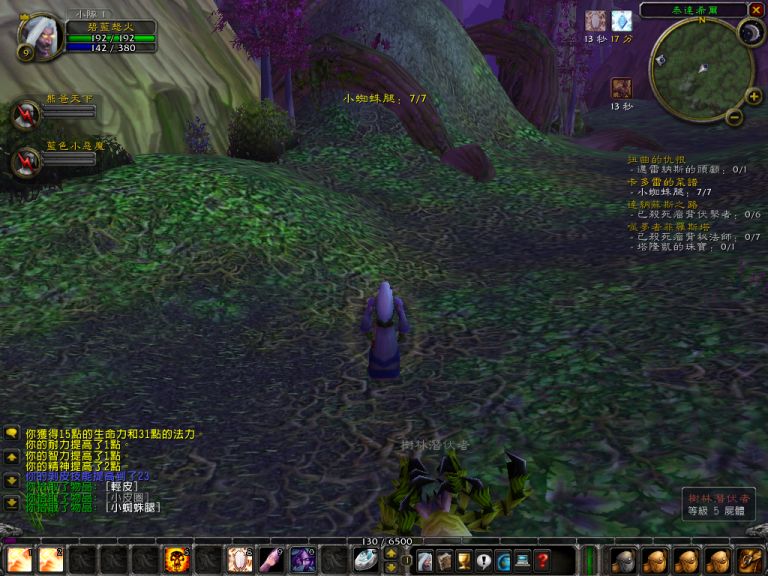Screen dimensions: 768x576
Task: Open the chat menu speech bubble button
Action: pos(12,434)
